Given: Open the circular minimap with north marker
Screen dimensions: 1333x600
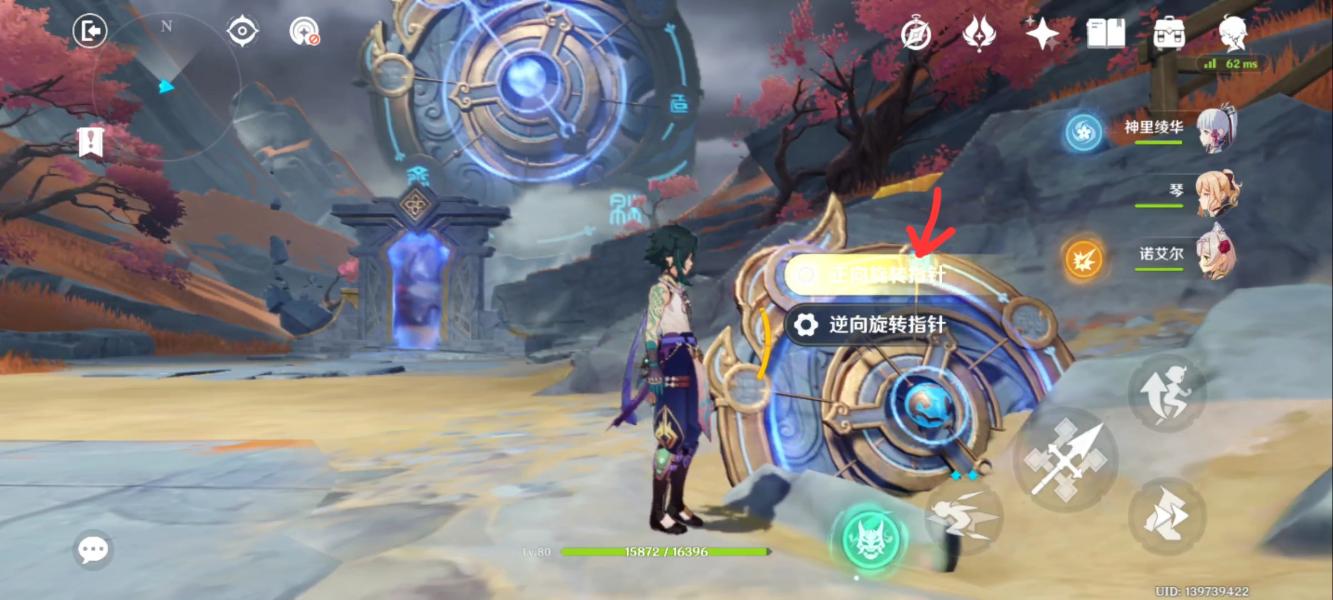Looking at the screenshot, I should 167,87.
